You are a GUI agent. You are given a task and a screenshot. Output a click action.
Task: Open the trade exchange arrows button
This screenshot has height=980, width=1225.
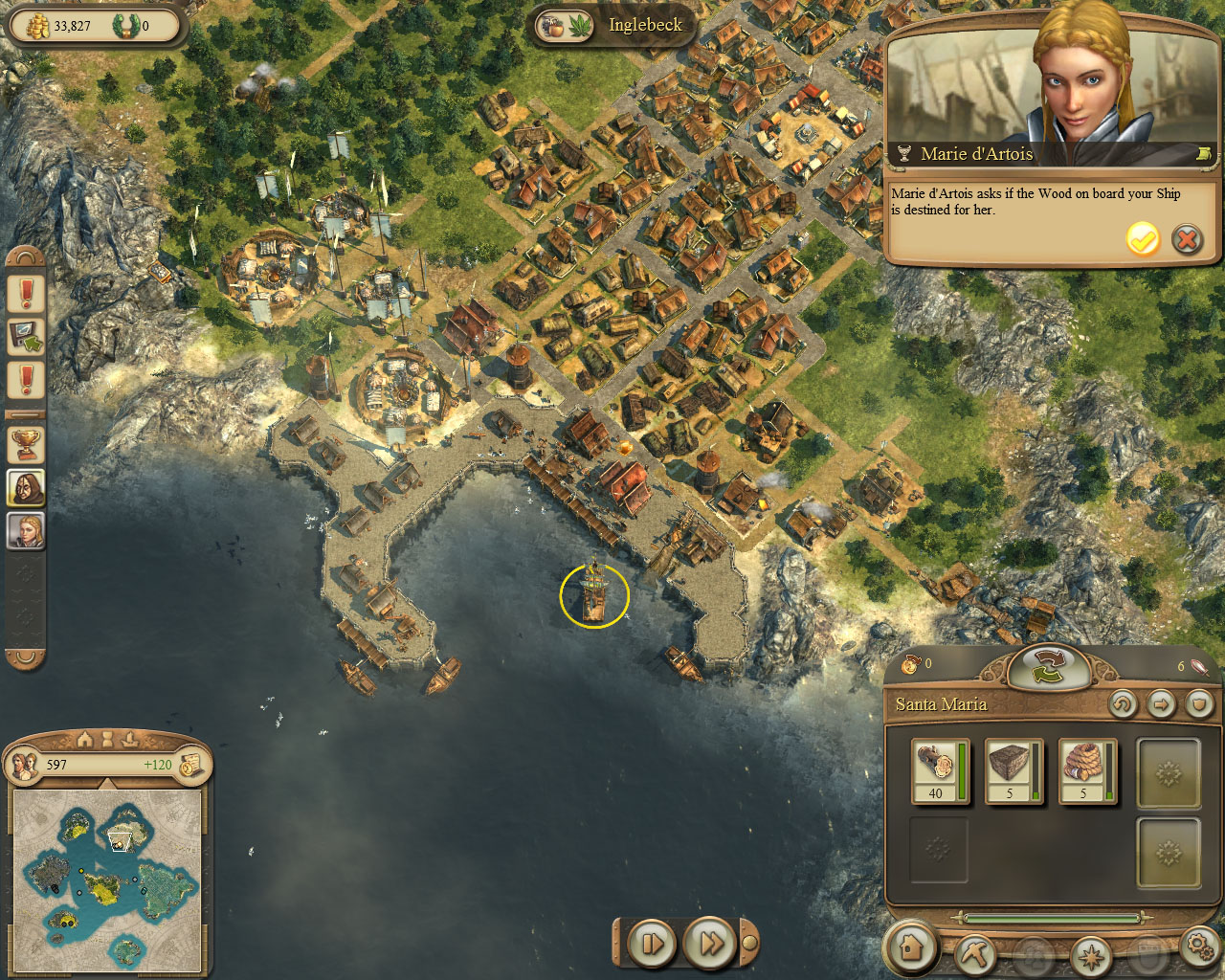click(x=1048, y=667)
